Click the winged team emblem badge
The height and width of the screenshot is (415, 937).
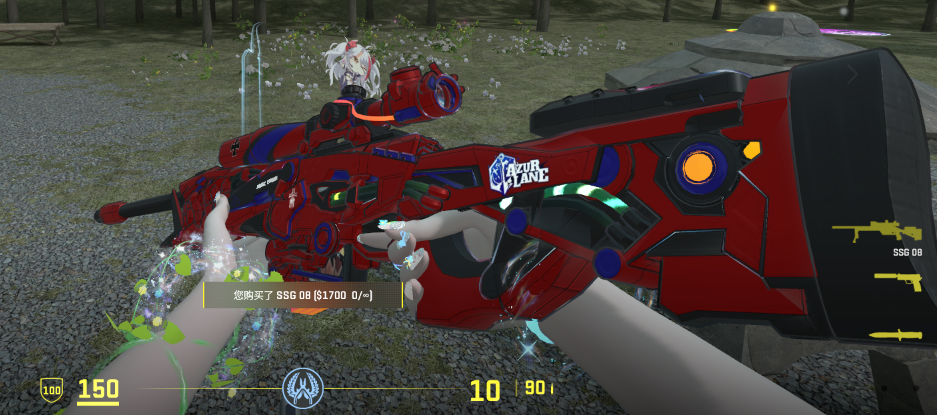click(302, 387)
